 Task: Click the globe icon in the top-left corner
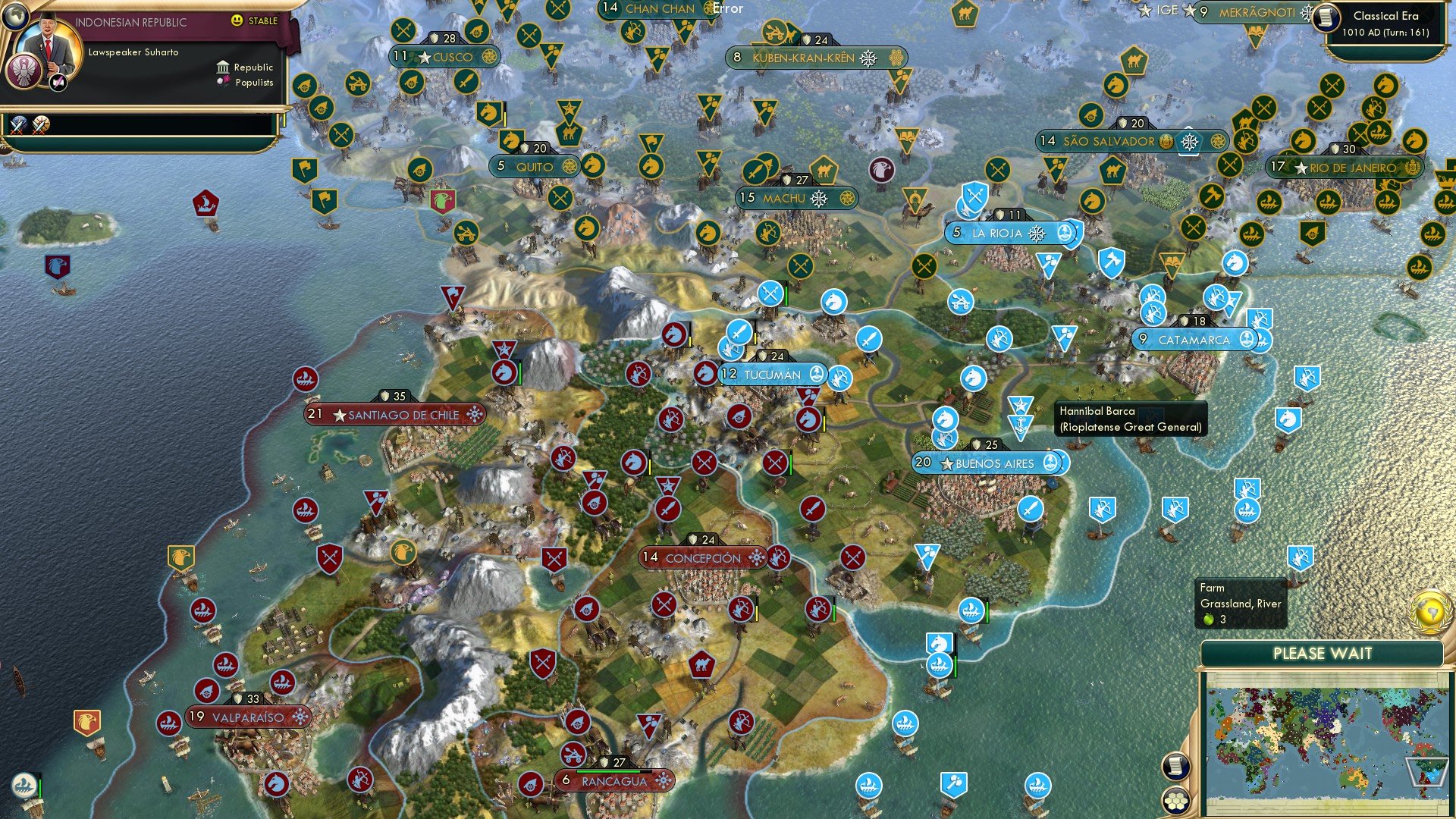tap(15, 17)
